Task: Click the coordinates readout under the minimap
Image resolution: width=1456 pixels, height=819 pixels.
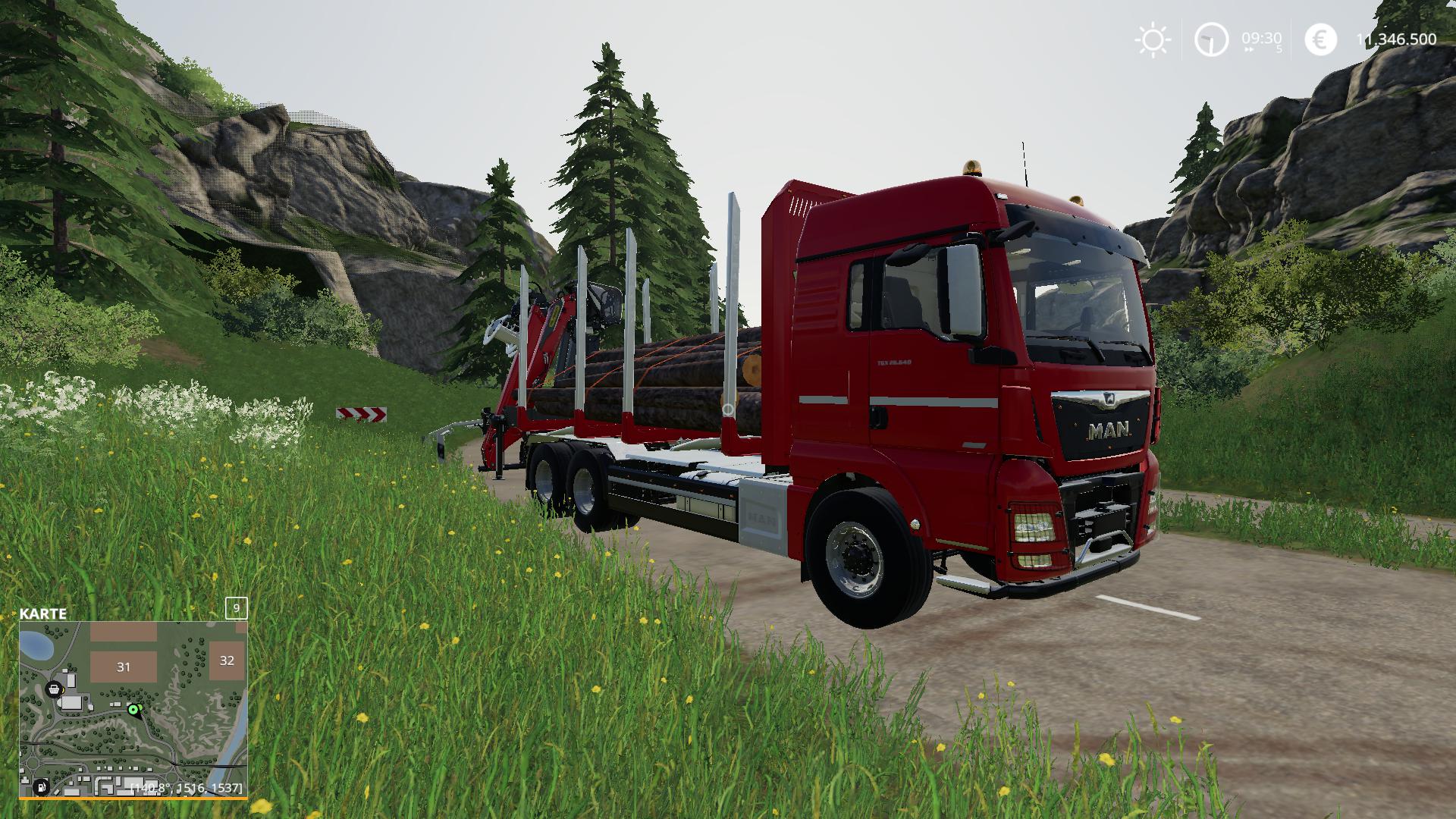Action: (x=187, y=787)
